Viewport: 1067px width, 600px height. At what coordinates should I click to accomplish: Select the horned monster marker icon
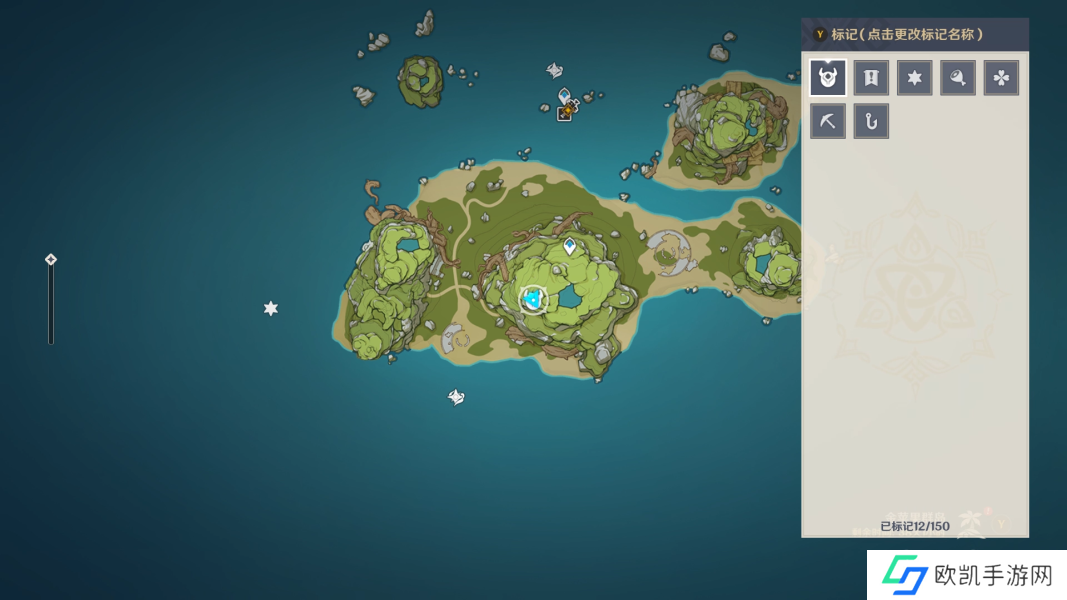click(828, 78)
